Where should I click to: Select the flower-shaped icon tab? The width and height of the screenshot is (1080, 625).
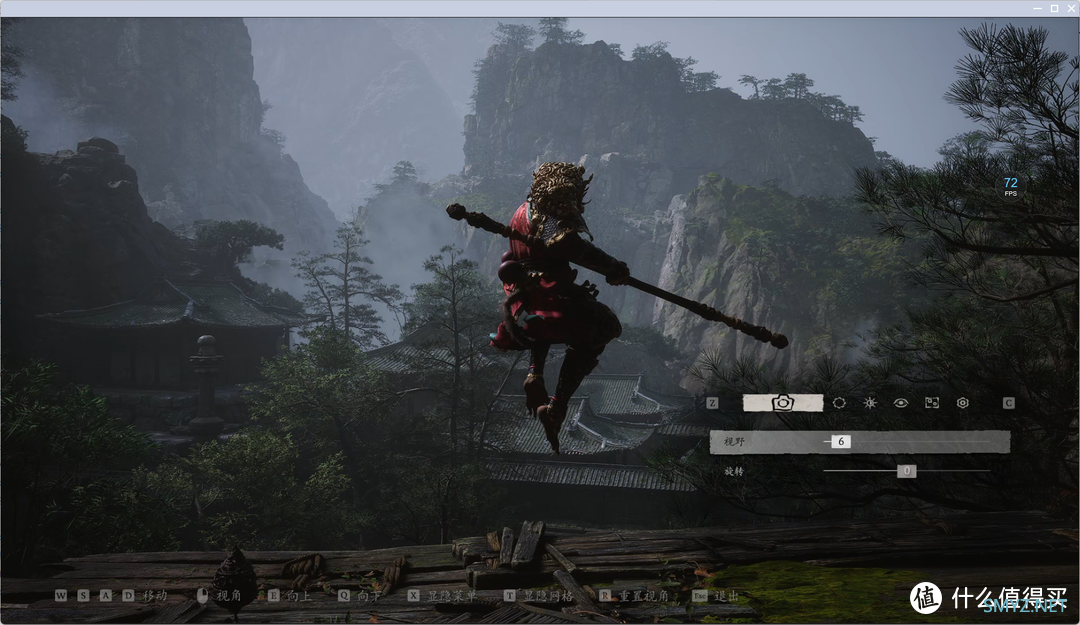pyautogui.click(x=962, y=402)
